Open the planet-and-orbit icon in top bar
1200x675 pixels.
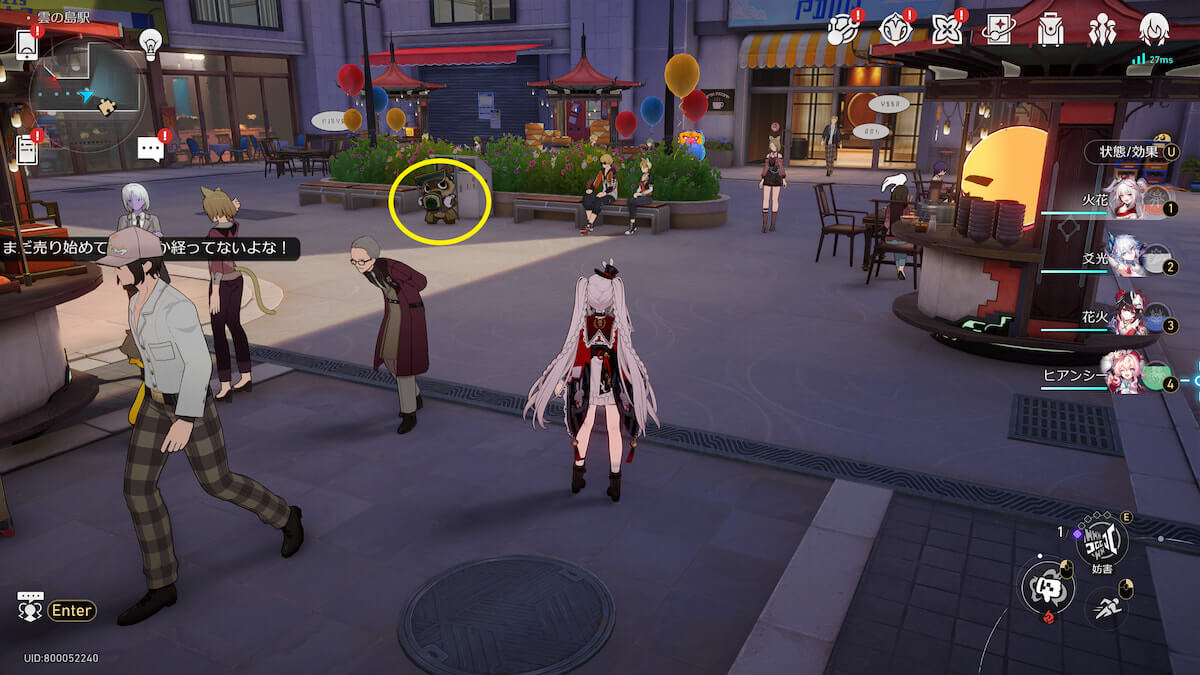(x=842, y=29)
